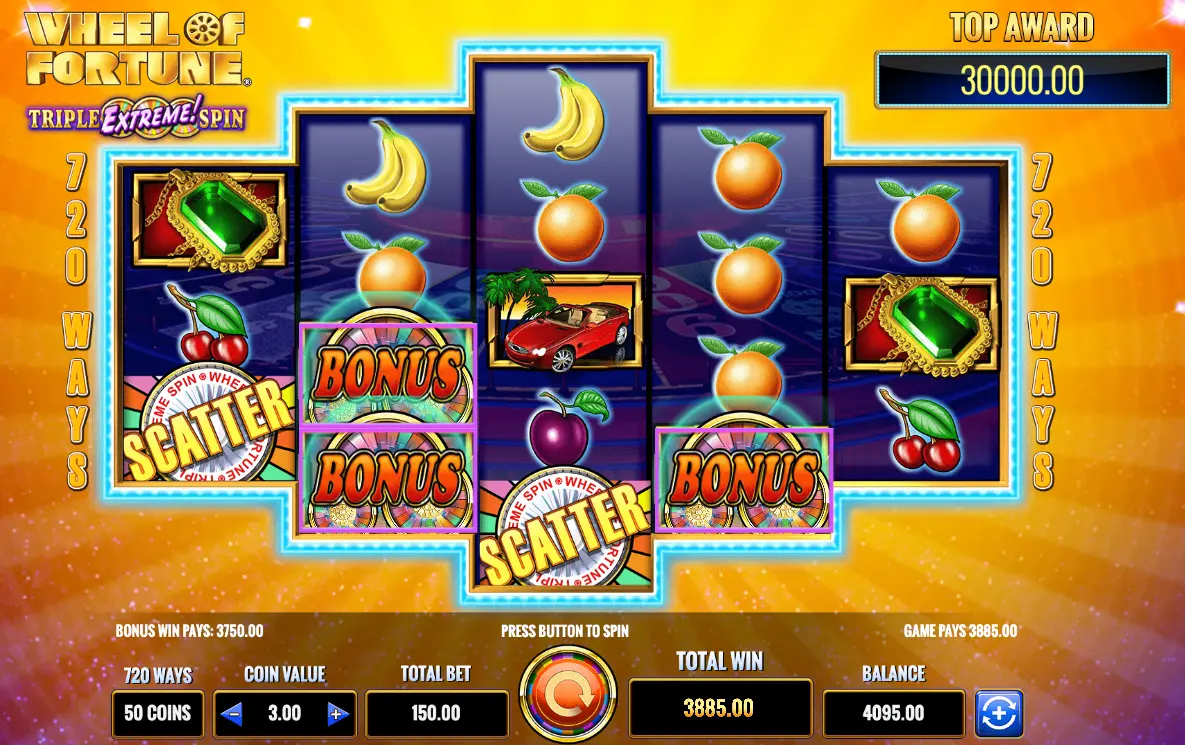Click the blue add-balance refresh button
This screenshot has height=745, width=1185.
(x=998, y=713)
